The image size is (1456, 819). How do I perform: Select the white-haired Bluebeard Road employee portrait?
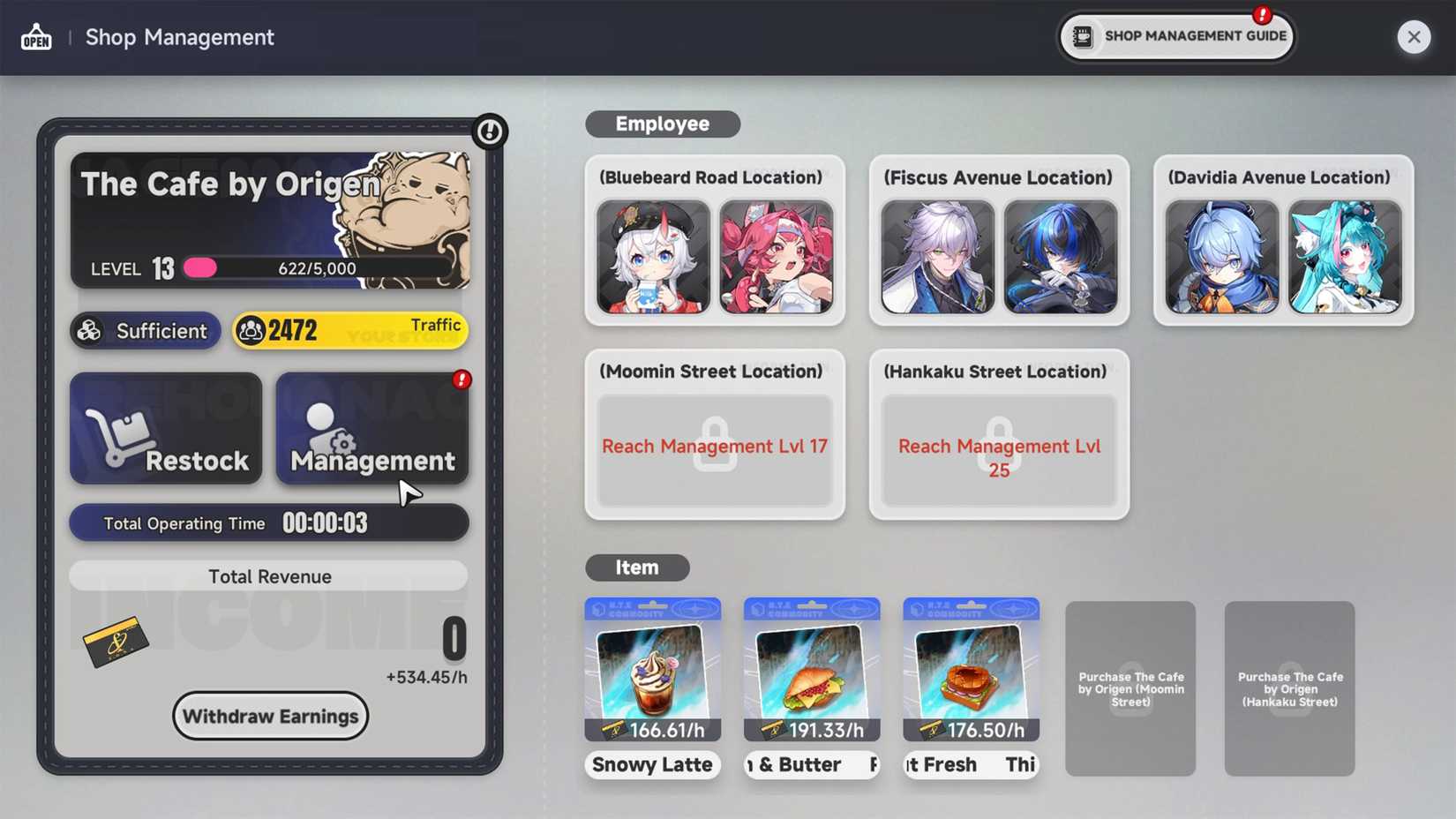(x=652, y=257)
